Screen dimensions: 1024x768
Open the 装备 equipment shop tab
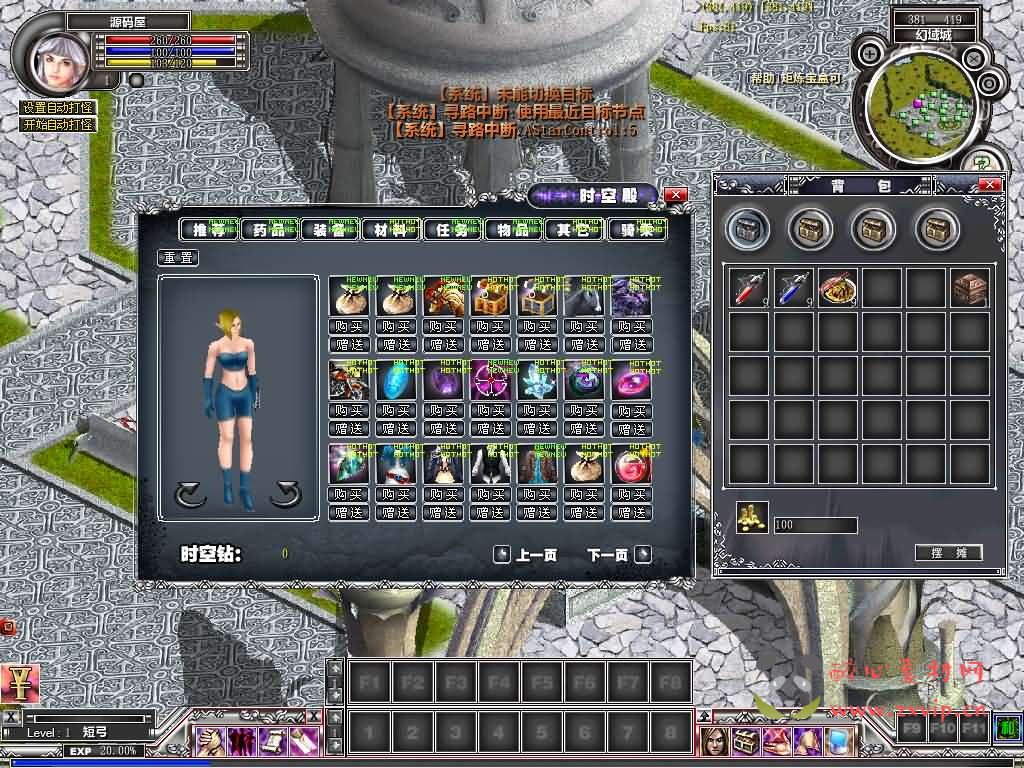(x=330, y=230)
